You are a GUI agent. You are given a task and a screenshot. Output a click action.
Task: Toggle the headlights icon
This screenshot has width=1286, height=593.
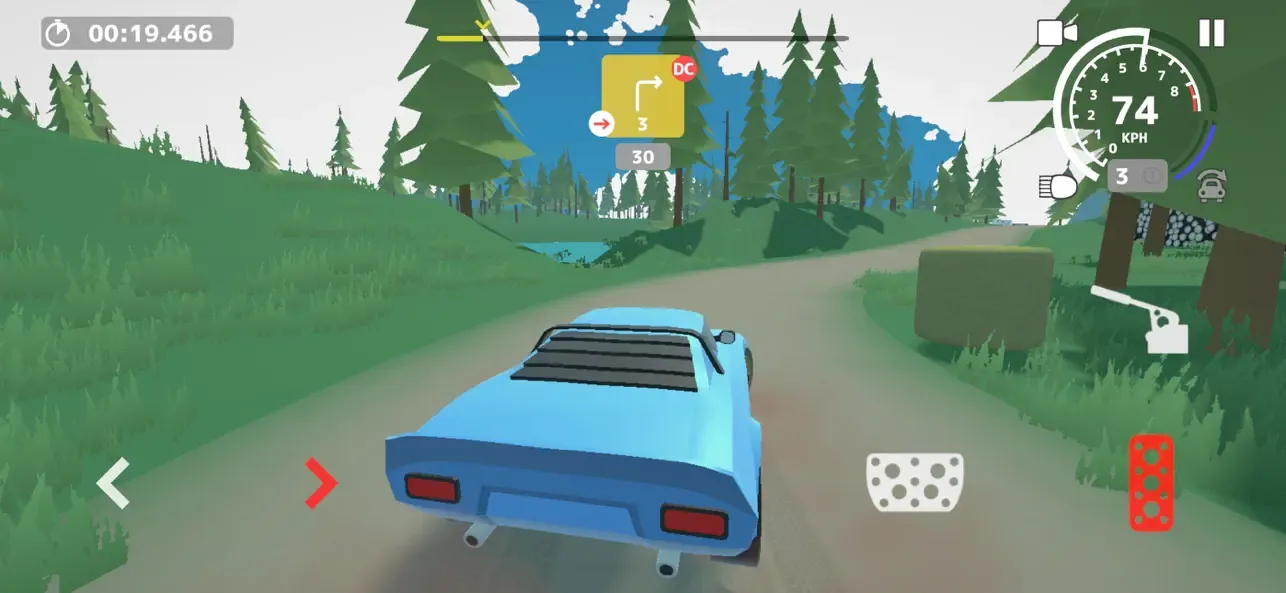pos(1057,184)
